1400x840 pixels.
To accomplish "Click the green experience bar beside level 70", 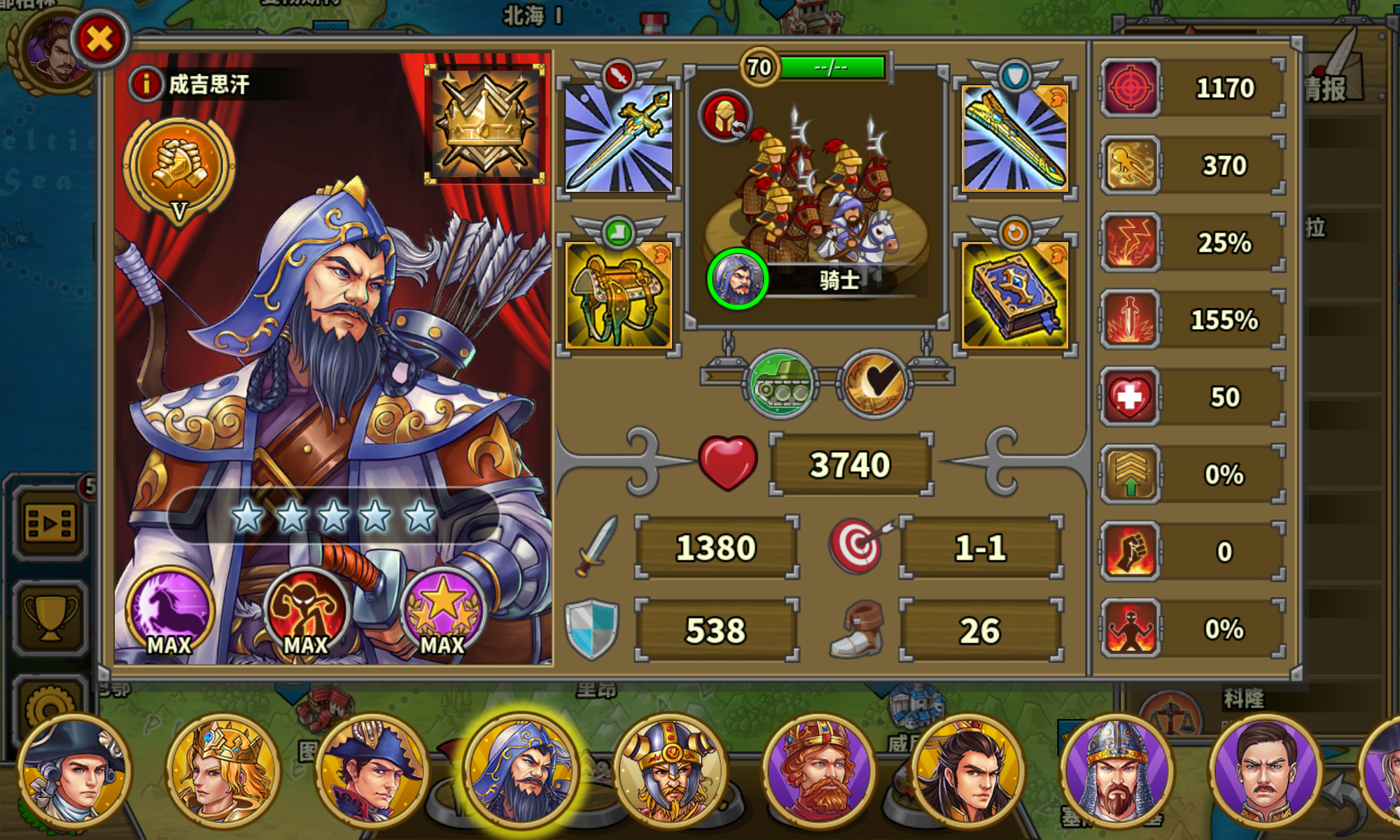I will tap(833, 66).
